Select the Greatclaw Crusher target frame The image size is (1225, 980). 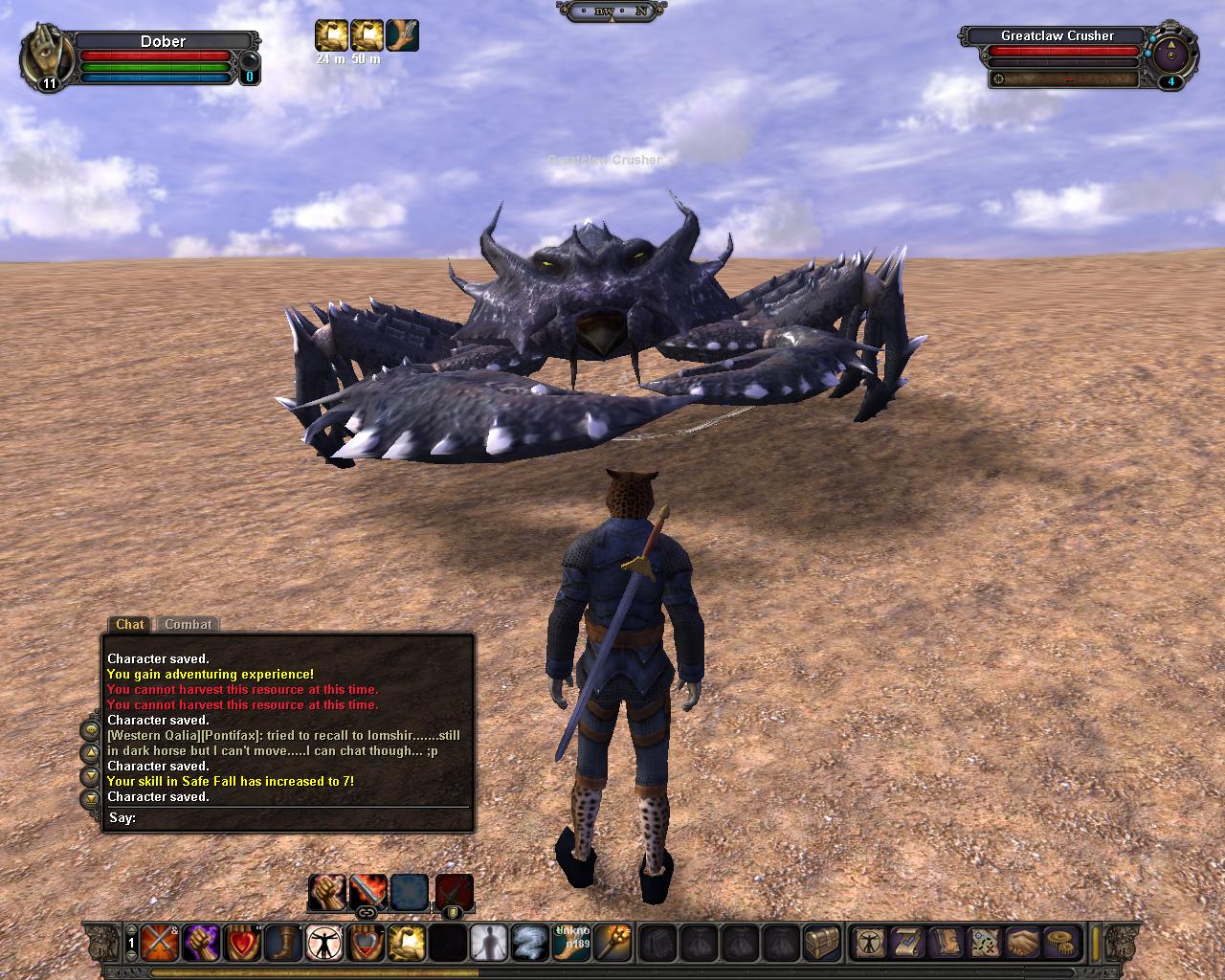click(x=1057, y=35)
